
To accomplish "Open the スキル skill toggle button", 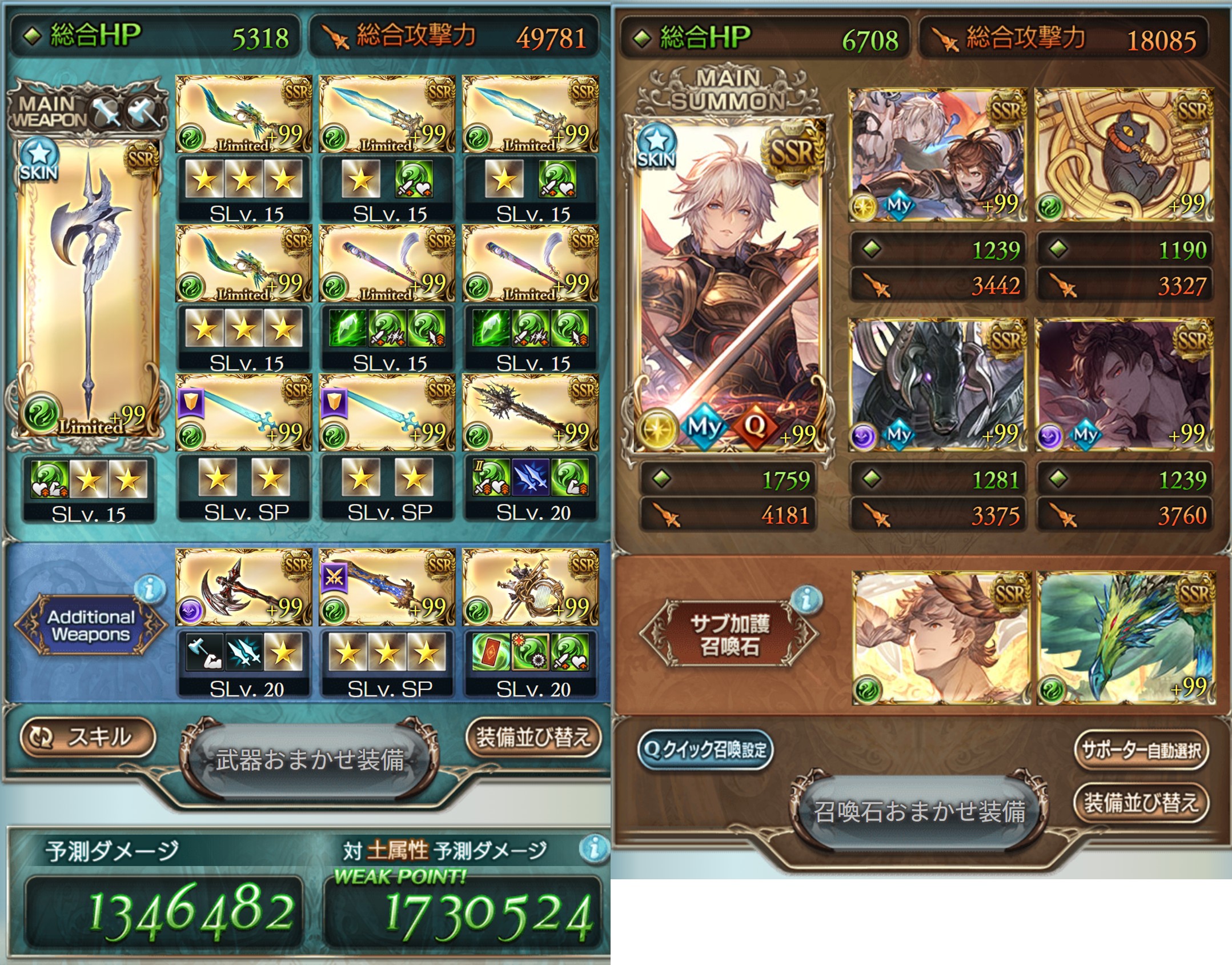I will pyautogui.click(x=87, y=736).
